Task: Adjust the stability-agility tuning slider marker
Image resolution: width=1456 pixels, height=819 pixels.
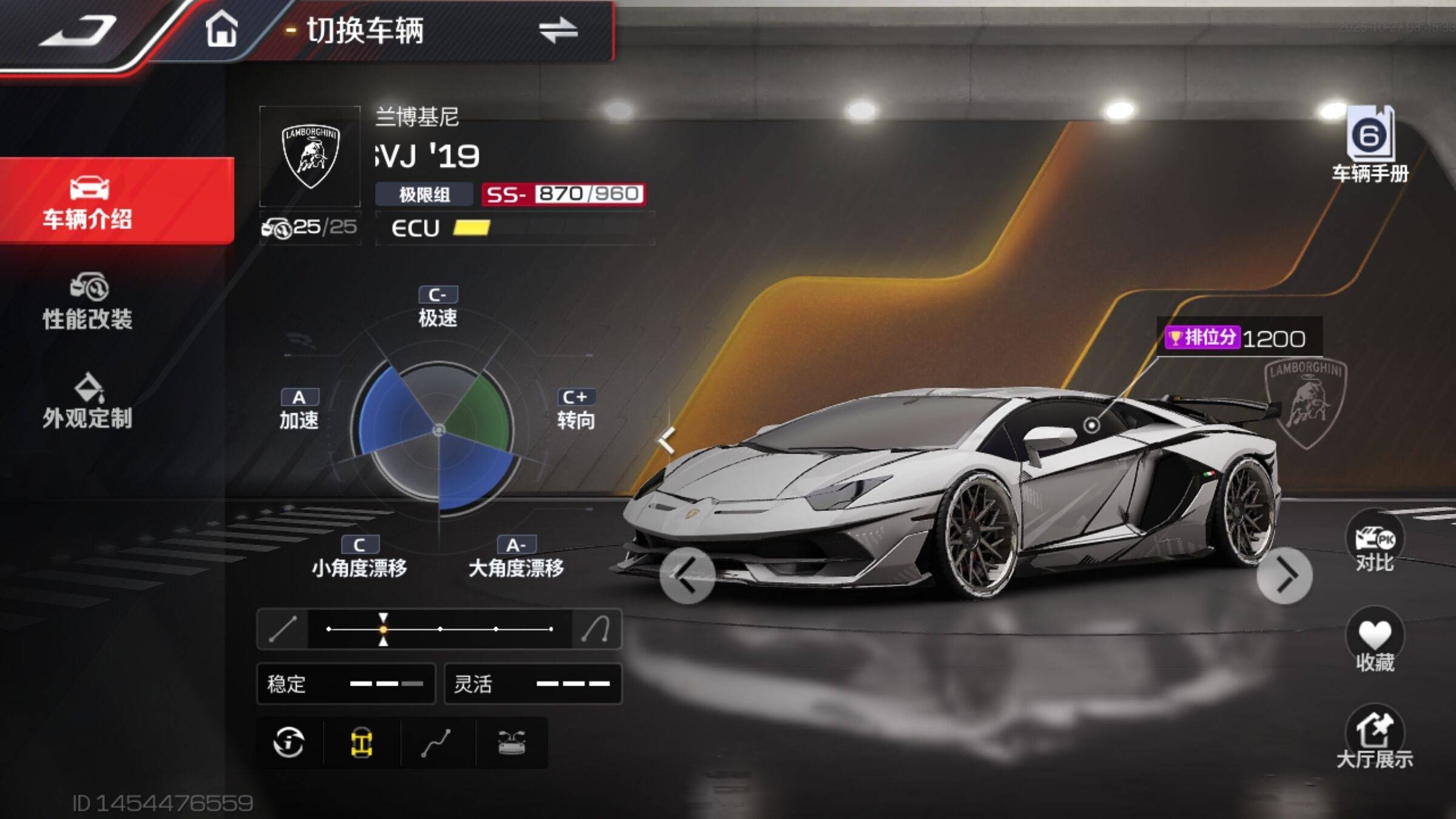Action: tap(383, 629)
